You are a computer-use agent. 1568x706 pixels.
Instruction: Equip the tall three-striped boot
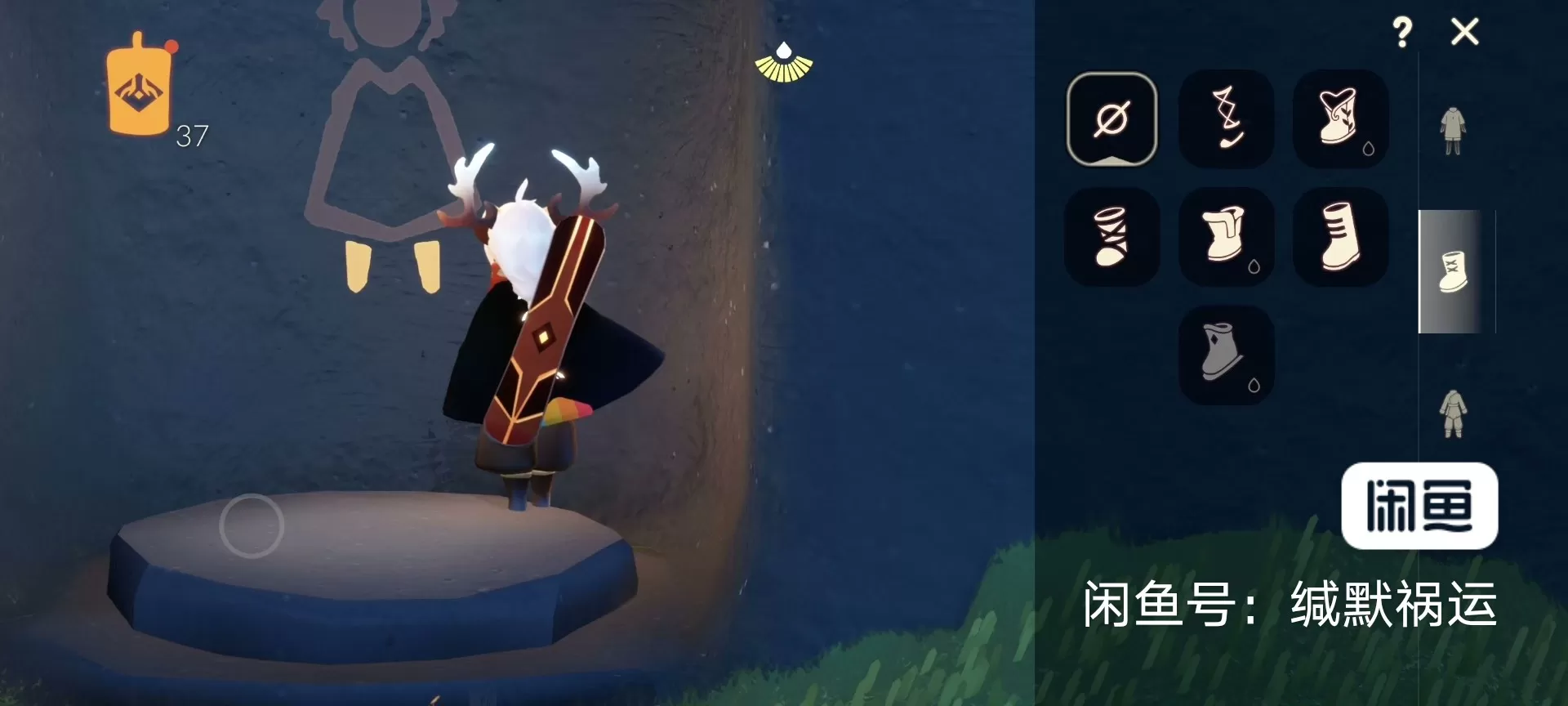pos(1340,237)
